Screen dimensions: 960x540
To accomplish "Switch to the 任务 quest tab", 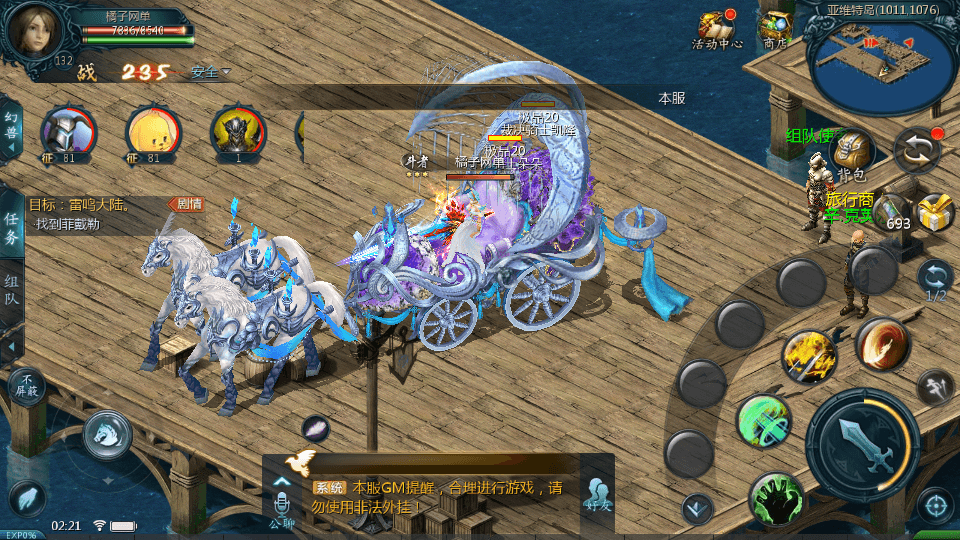I will point(12,227).
